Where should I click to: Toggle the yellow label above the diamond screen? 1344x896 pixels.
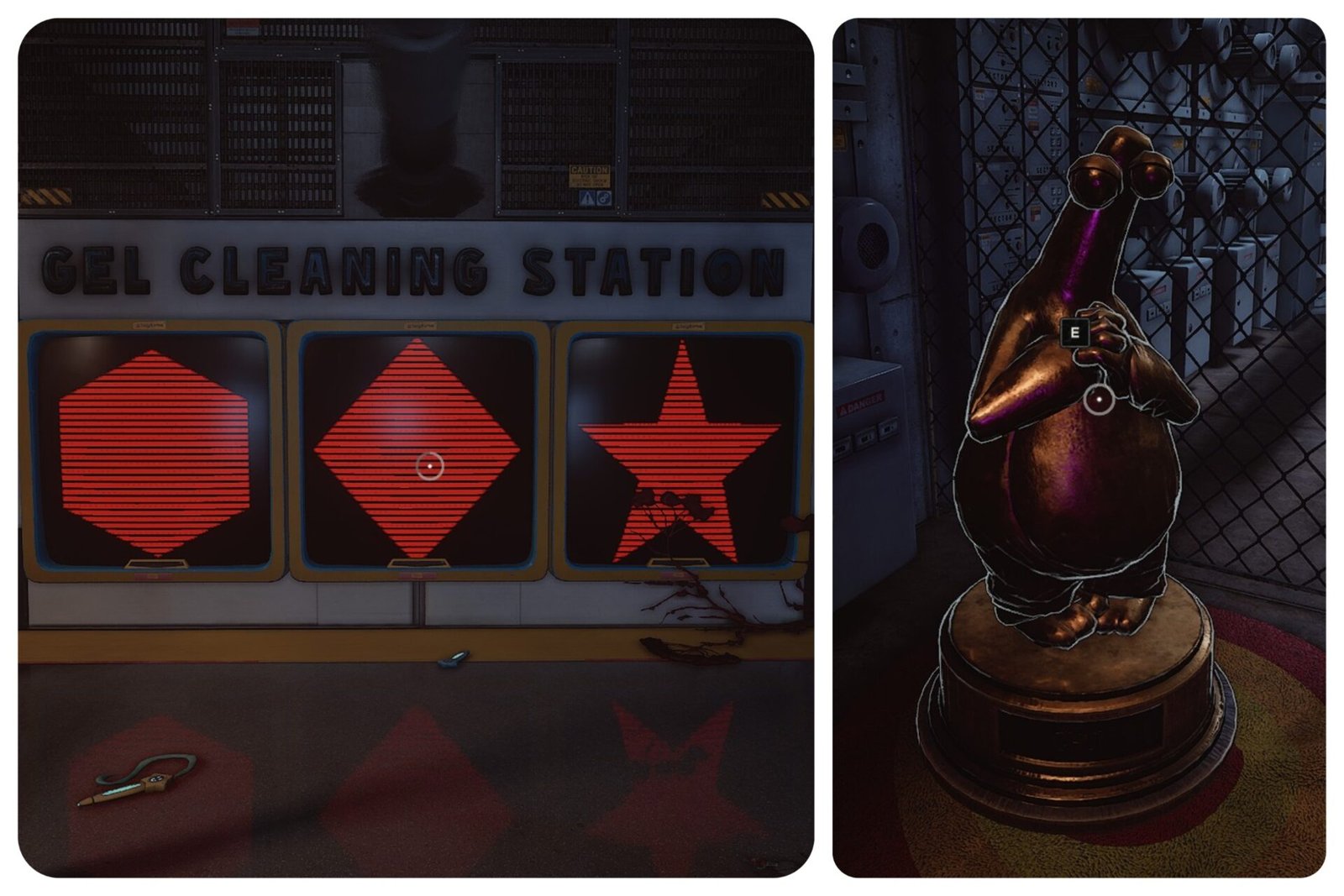tap(420, 327)
